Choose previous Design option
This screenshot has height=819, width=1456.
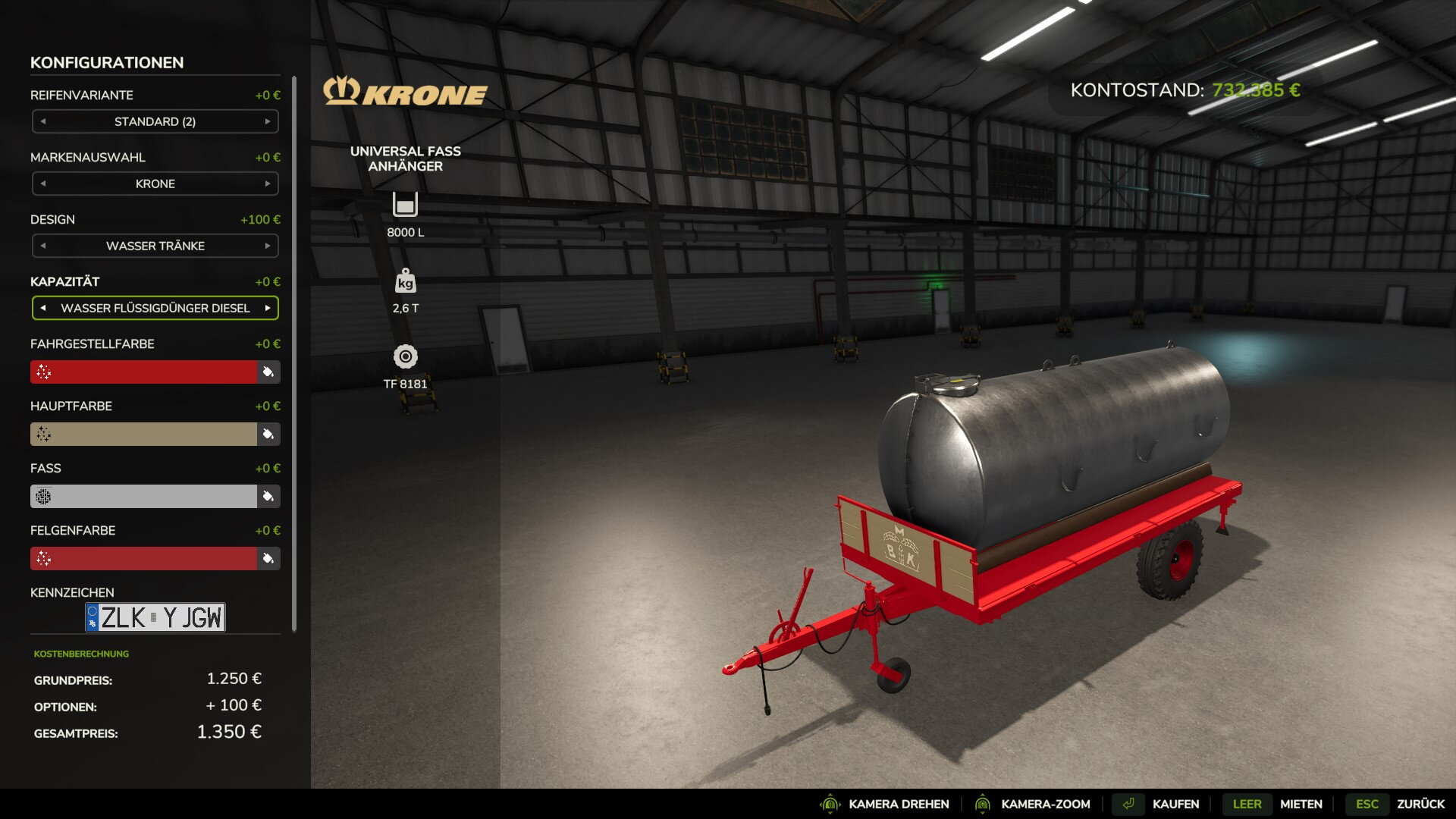(43, 246)
